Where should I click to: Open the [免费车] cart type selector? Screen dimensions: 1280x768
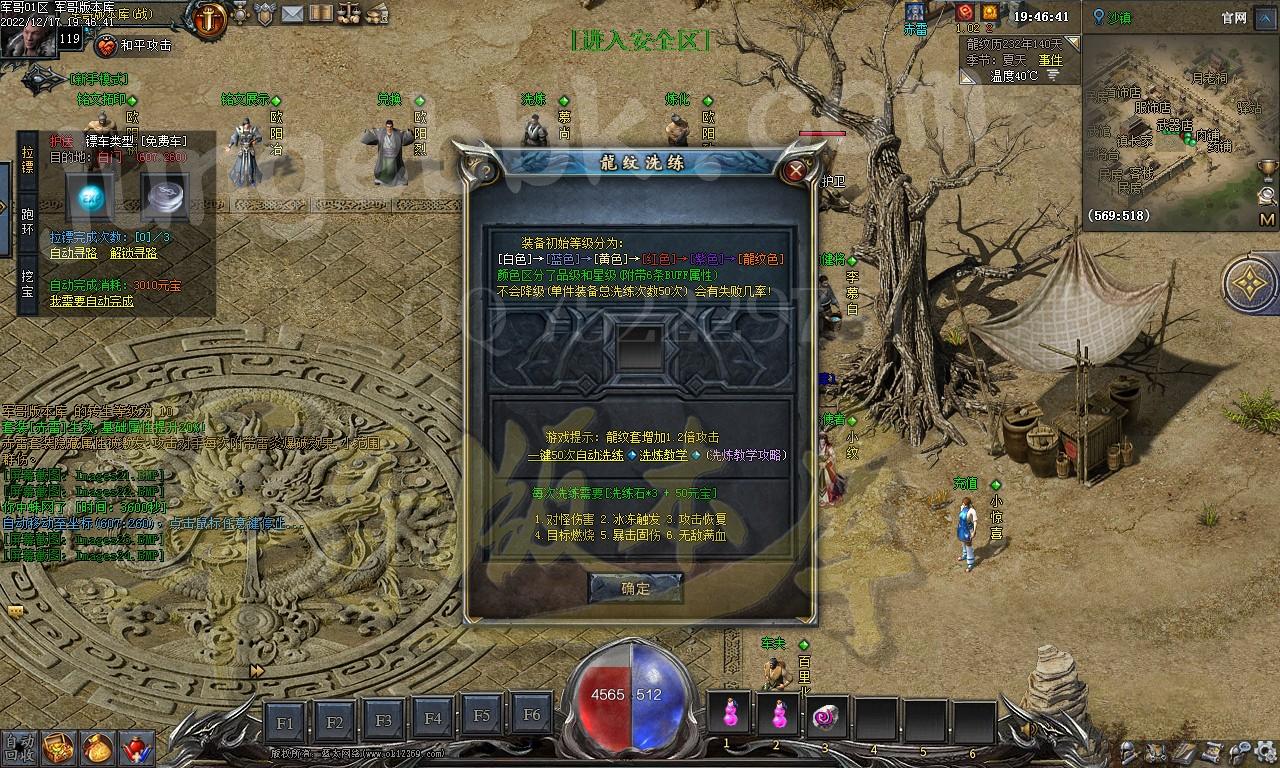[163, 141]
